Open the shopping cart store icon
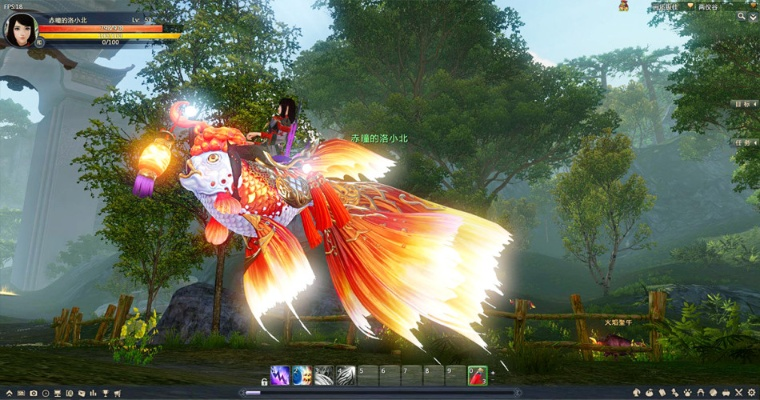760x400 pixels. pyautogui.click(x=118, y=393)
